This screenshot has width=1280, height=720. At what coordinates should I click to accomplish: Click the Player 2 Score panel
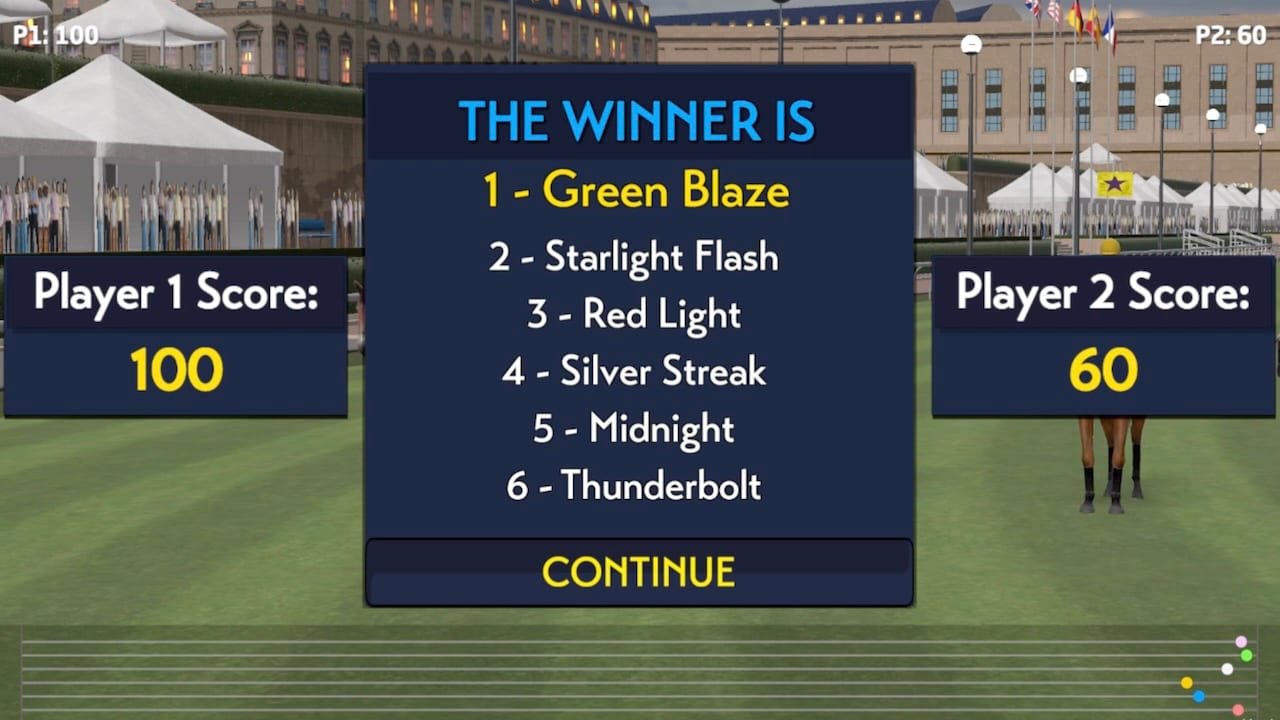coord(1103,330)
